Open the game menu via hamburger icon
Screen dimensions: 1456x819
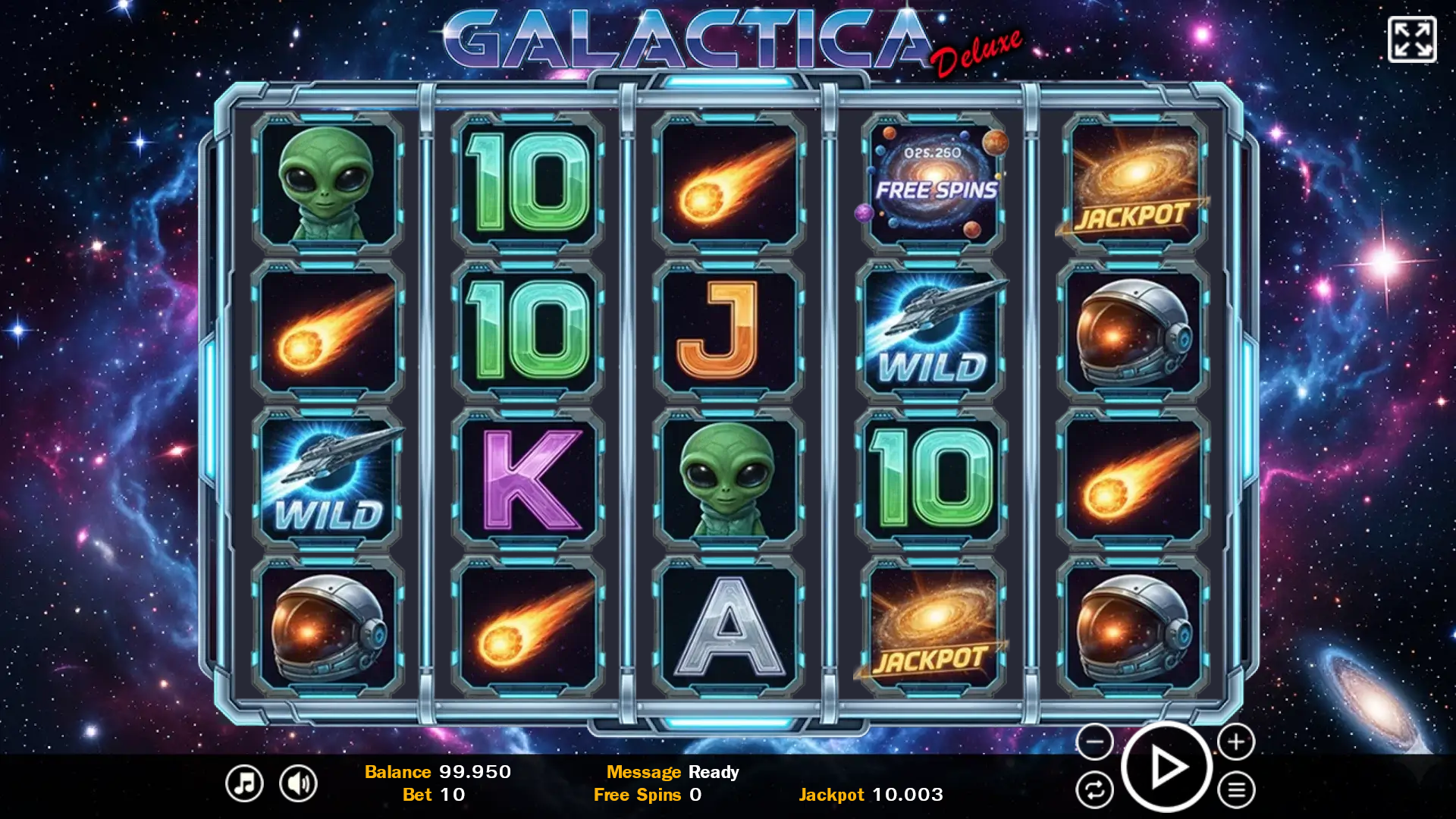pyautogui.click(x=1235, y=790)
